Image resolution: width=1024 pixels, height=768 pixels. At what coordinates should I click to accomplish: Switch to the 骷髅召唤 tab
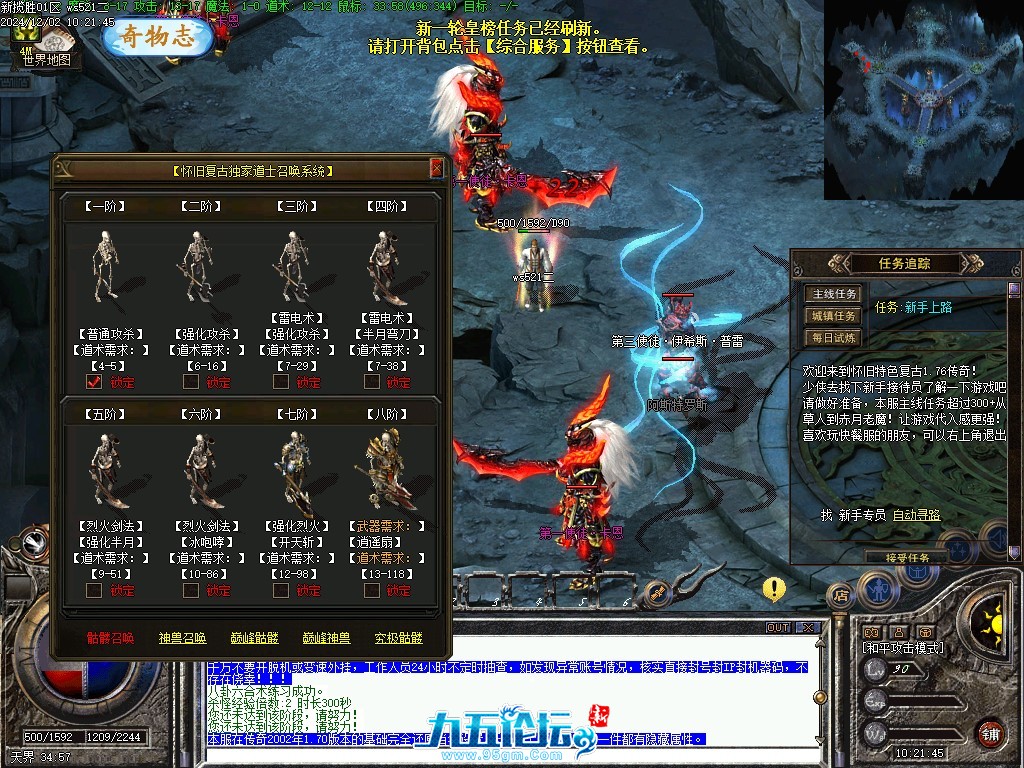tap(110, 638)
